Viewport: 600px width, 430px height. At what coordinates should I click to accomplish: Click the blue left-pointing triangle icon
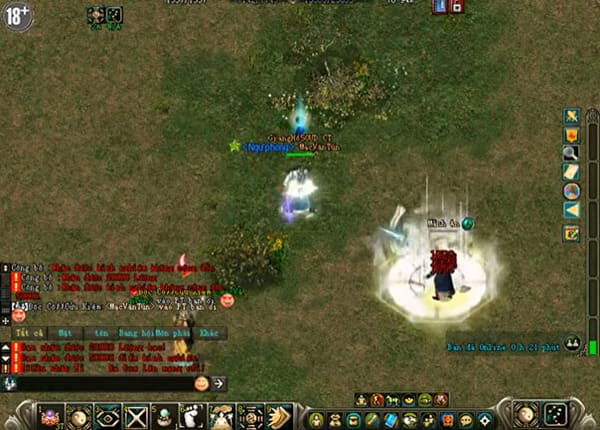pyautogui.click(x=571, y=210)
